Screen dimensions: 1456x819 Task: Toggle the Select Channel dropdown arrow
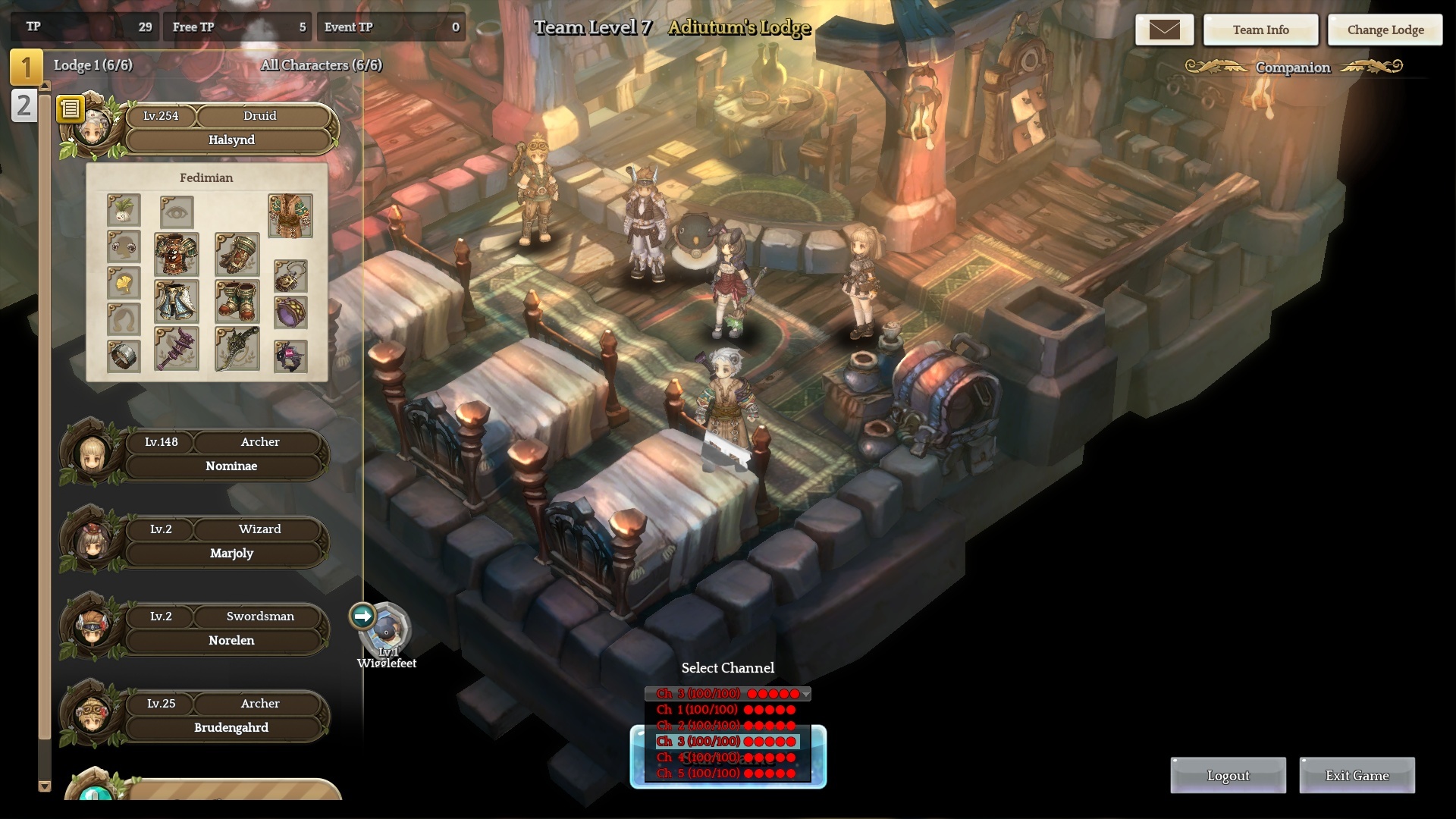pyautogui.click(x=805, y=694)
